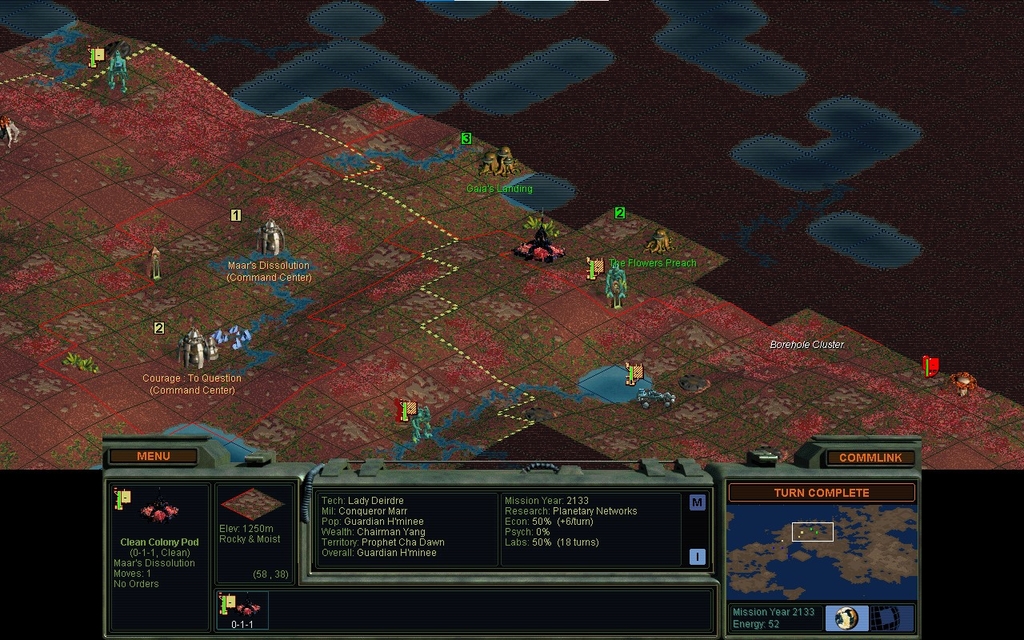This screenshot has height=640, width=1024.
Task: Click the world minimap
Action: (x=820, y=551)
